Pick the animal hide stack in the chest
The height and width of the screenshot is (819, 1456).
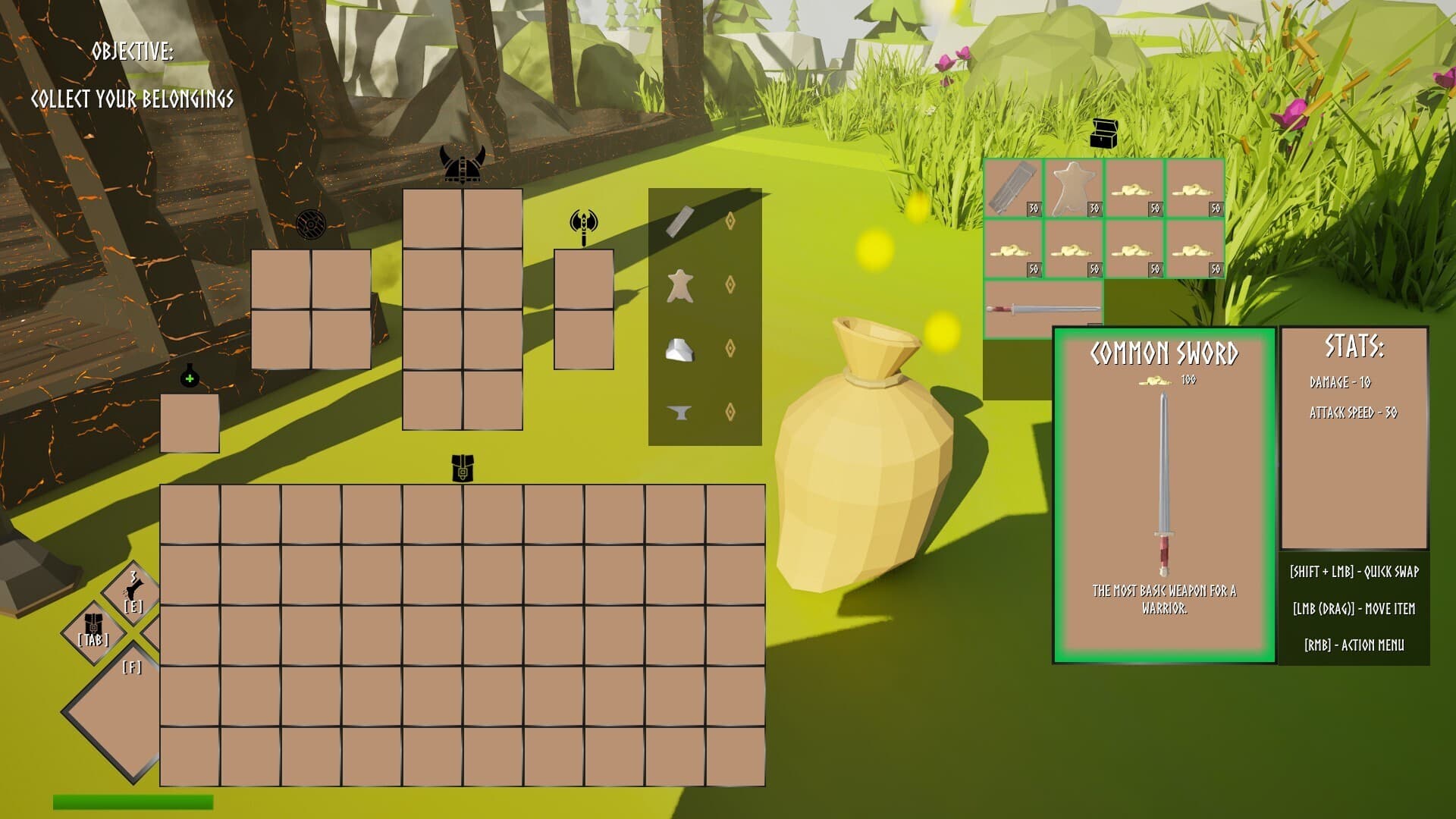click(1073, 188)
